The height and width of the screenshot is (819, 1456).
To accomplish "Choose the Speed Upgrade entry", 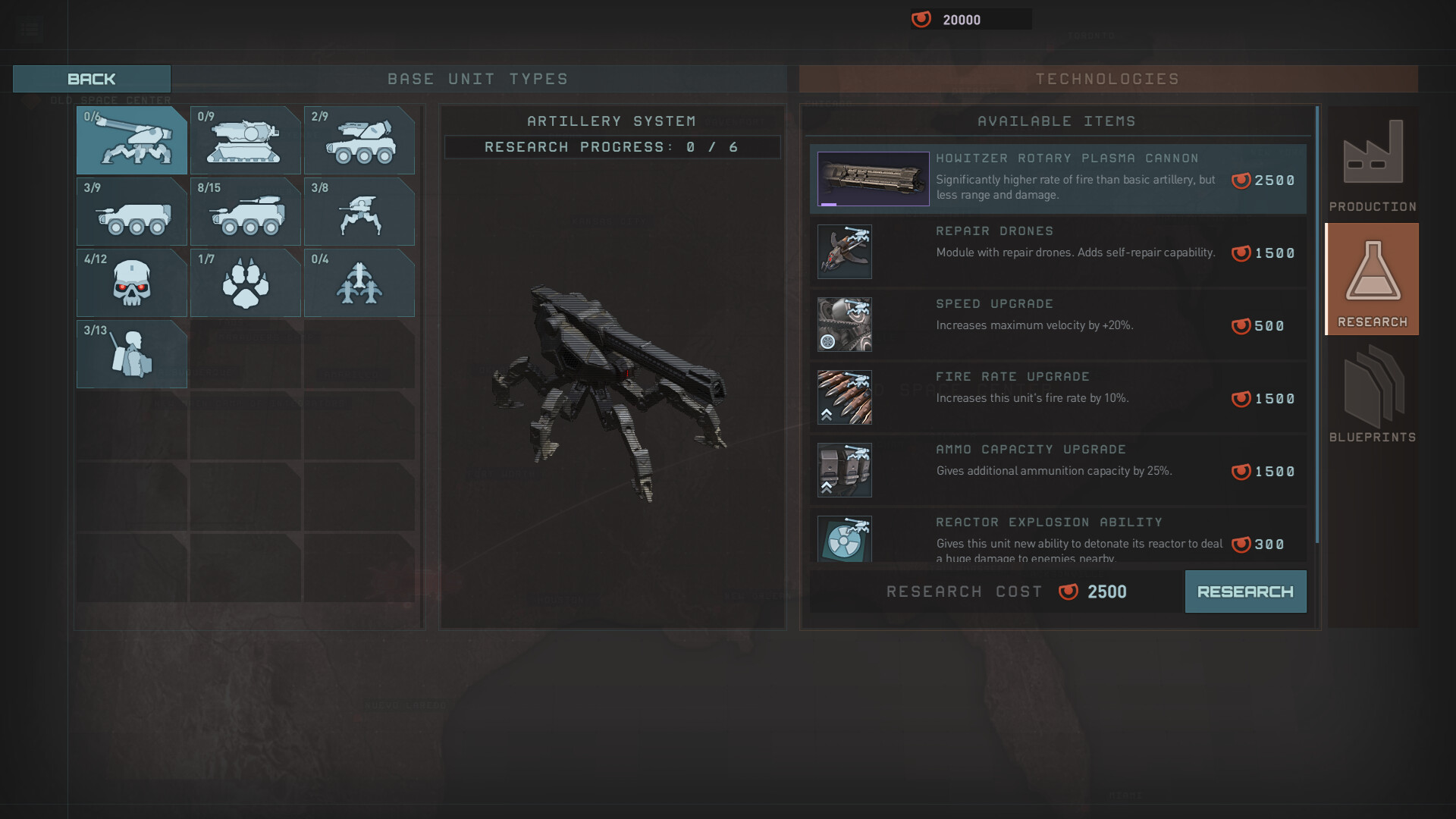I will tap(1058, 324).
